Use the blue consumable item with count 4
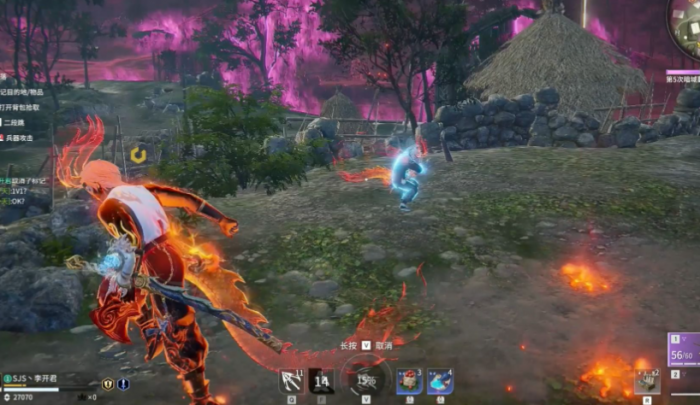 pos(440,381)
